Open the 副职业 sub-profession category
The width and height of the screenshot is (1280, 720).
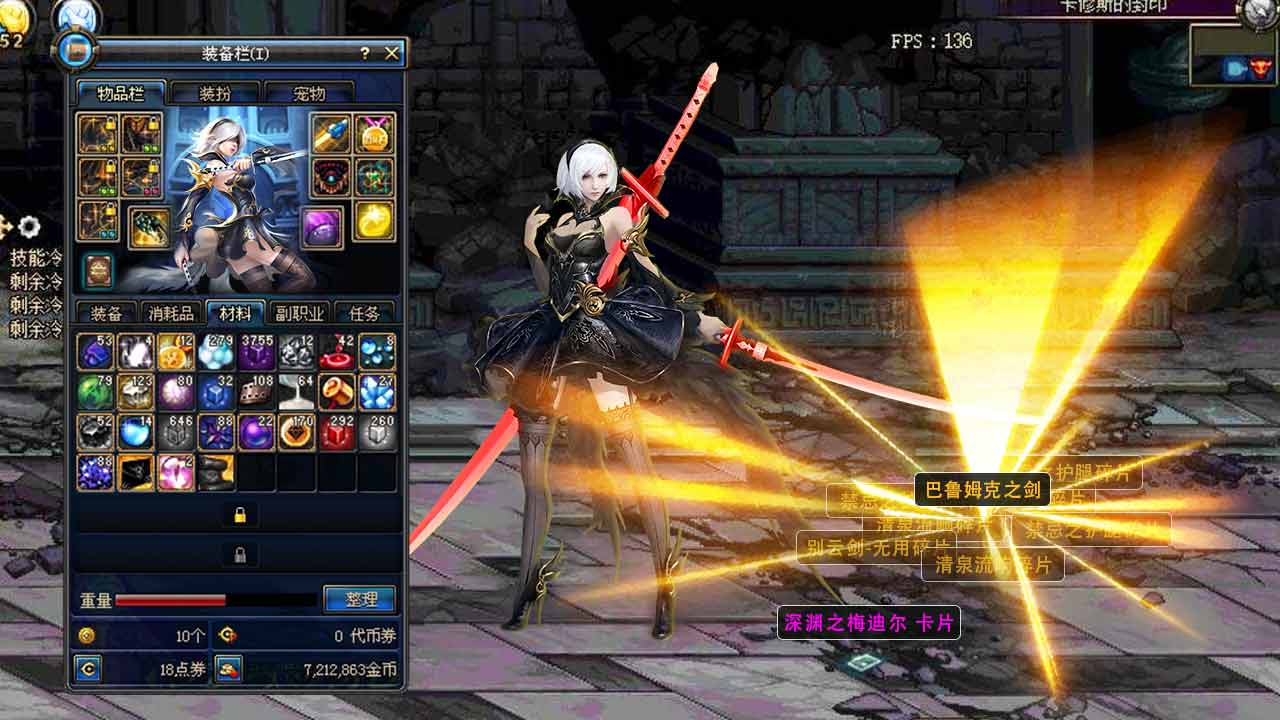(x=298, y=313)
